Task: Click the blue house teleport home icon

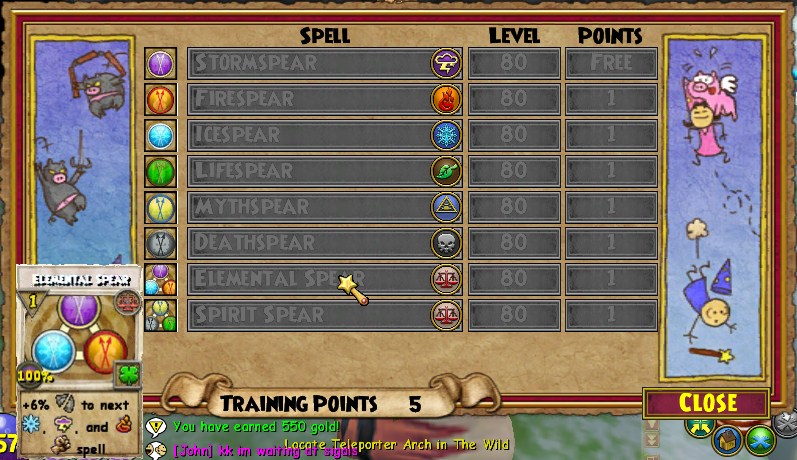Action: pos(728,438)
